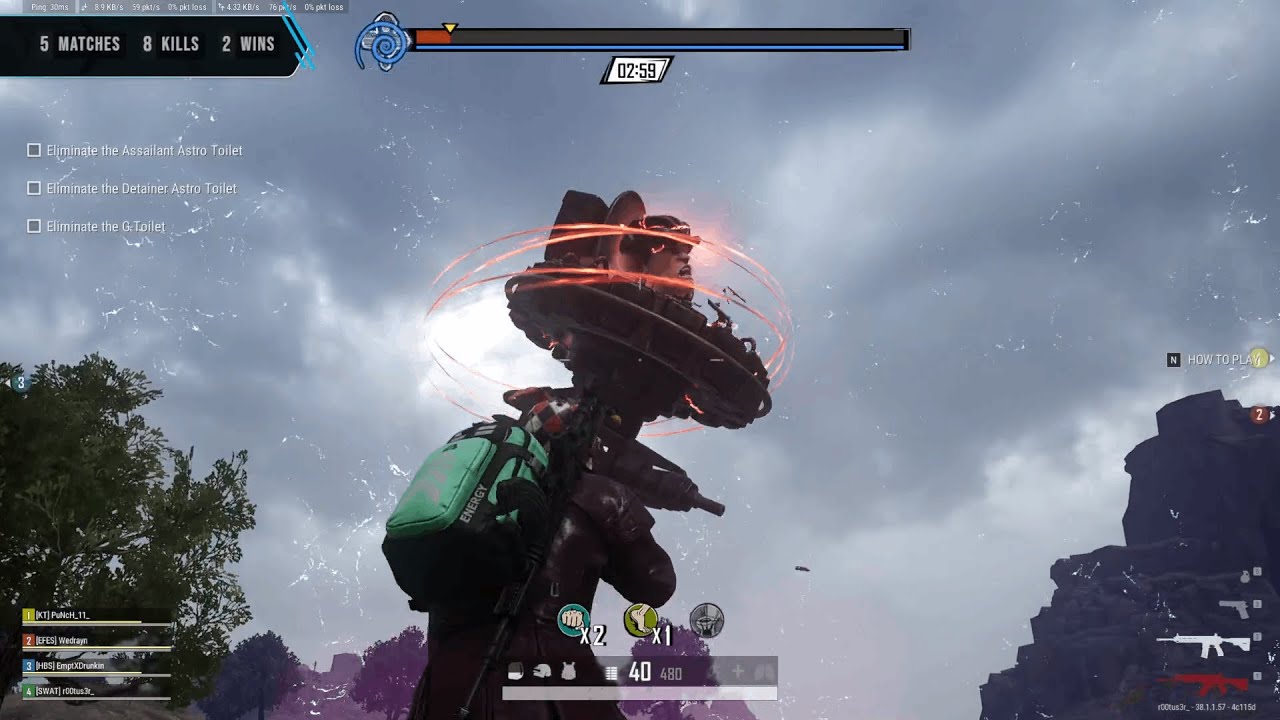Select teammate PuNcH_11_ in the squad list
This screenshot has height=720, width=1280.
(96, 615)
